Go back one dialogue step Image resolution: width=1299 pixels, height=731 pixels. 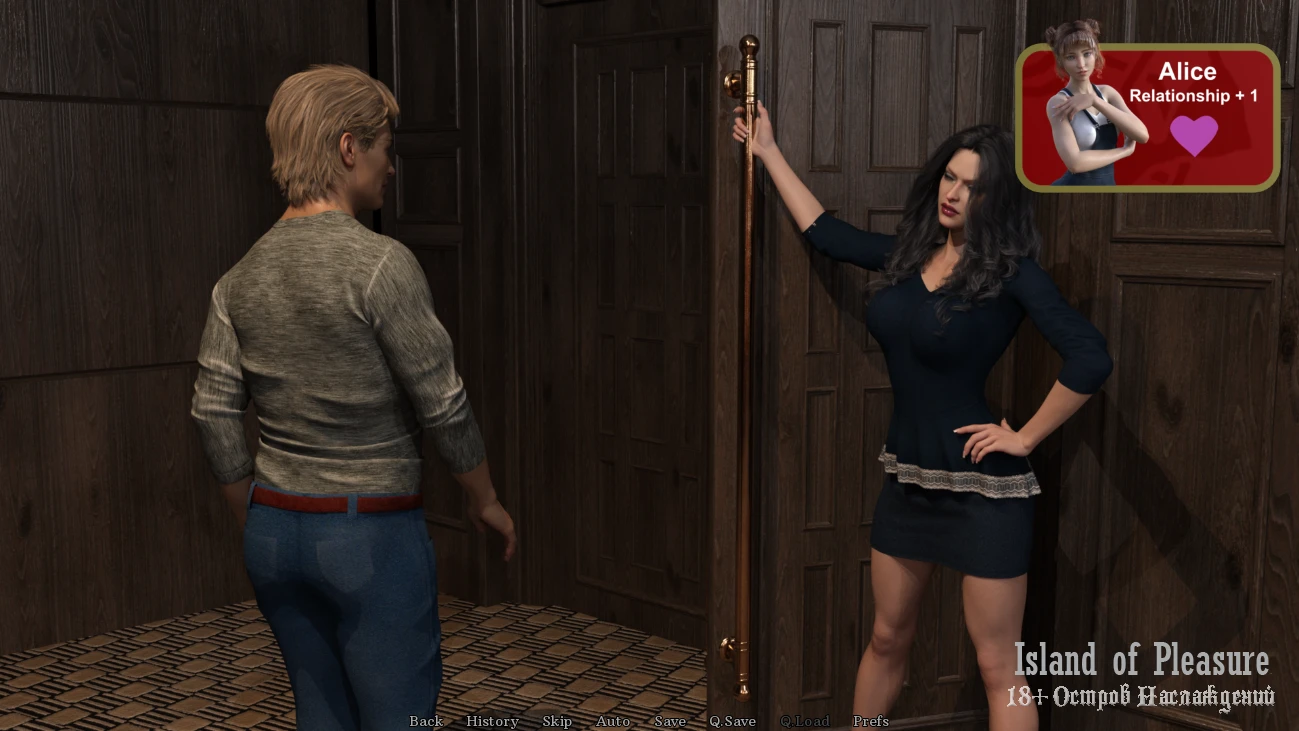click(426, 721)
